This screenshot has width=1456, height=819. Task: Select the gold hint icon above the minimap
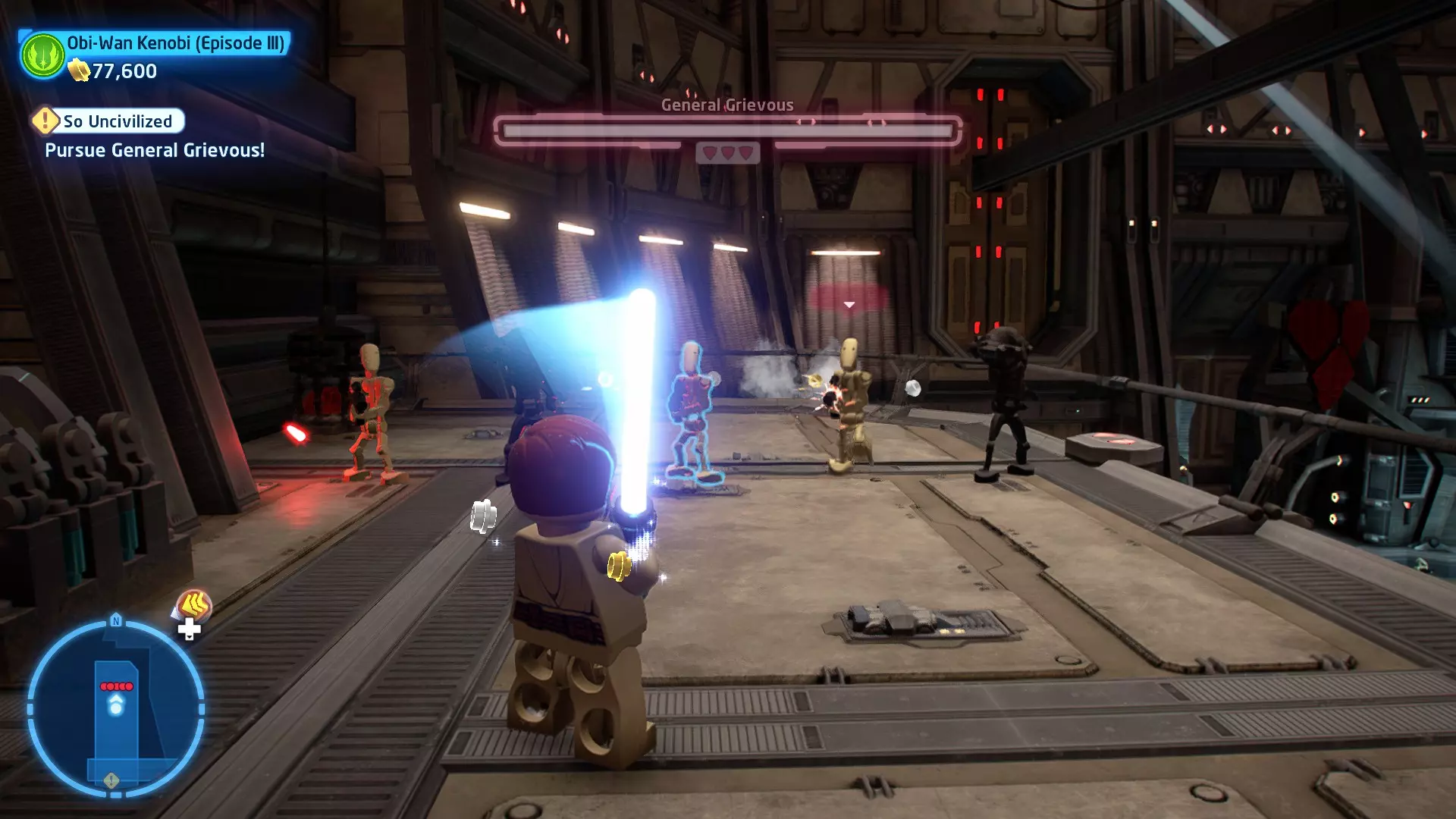pyautogui.click(x=194, y=606)
